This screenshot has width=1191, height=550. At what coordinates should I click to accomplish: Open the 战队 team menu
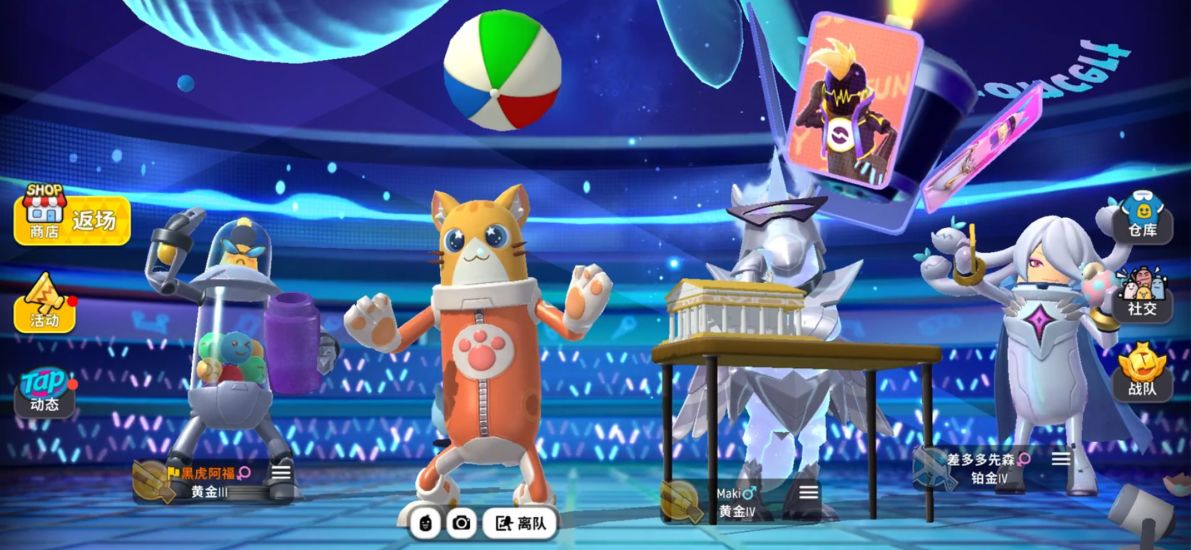click(1141, 372)
